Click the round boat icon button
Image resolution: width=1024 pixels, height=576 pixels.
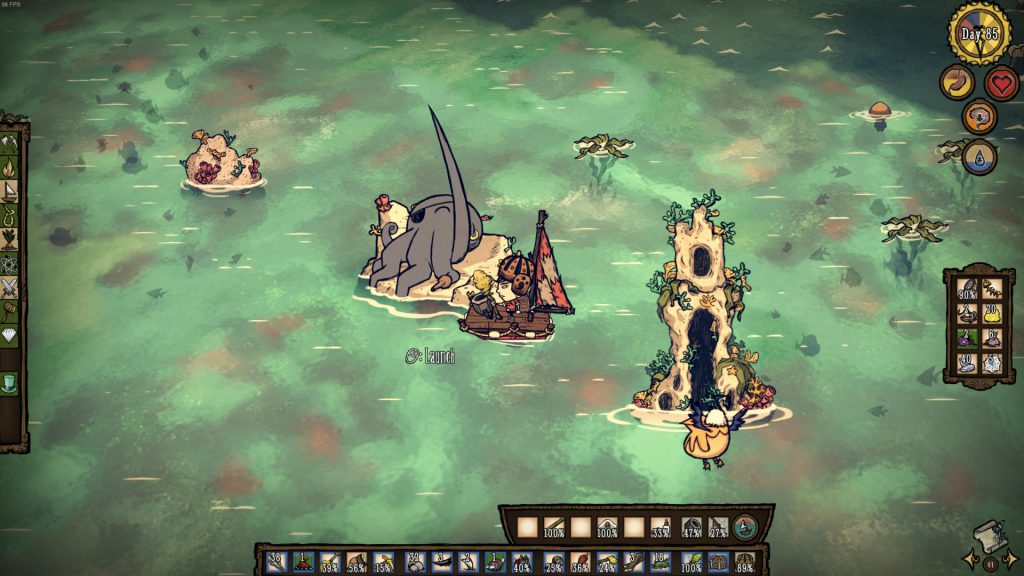pyautogui.click(x=745, y=527)
